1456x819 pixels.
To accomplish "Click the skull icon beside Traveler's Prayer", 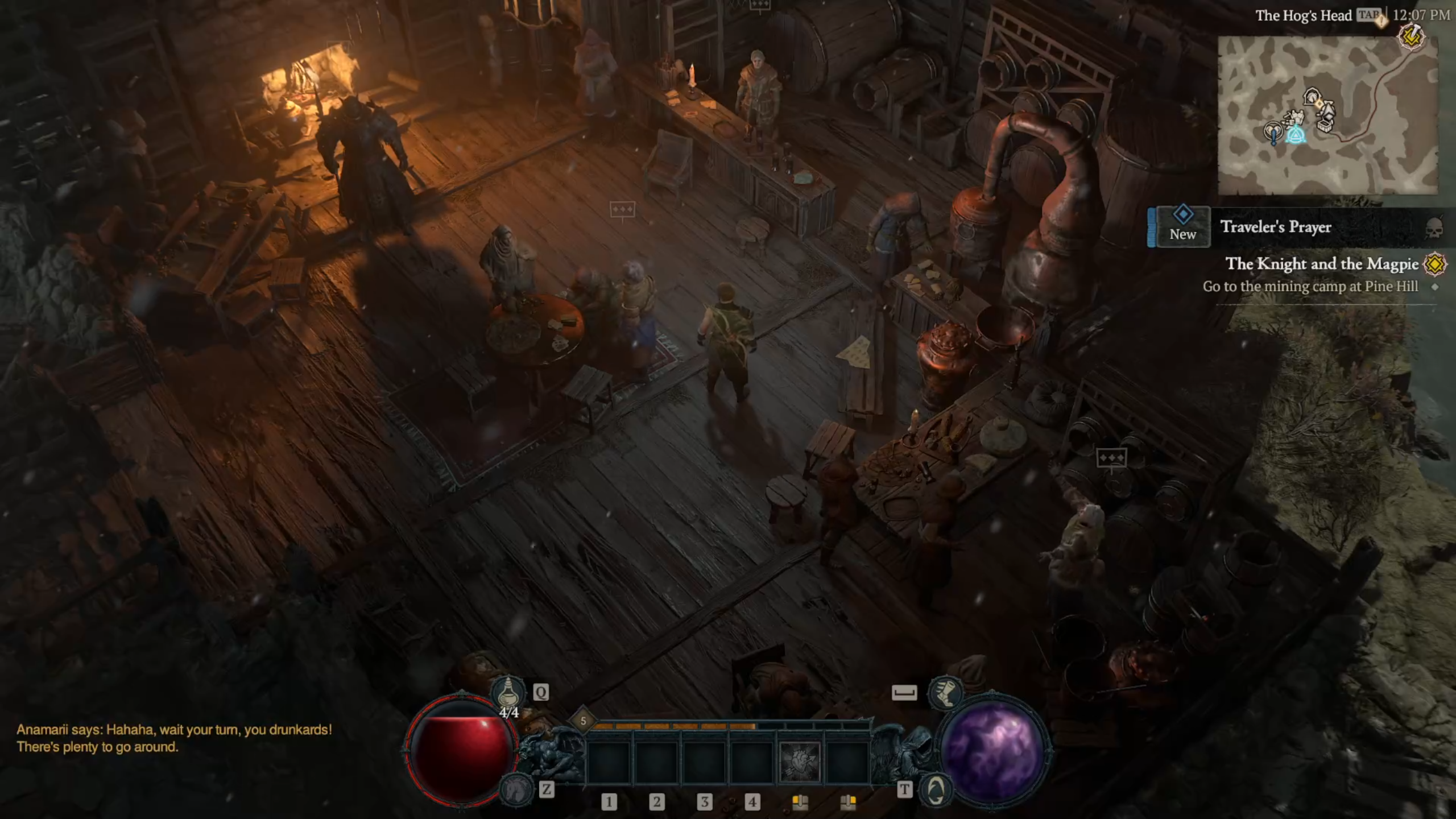I will click(1435, 227).
